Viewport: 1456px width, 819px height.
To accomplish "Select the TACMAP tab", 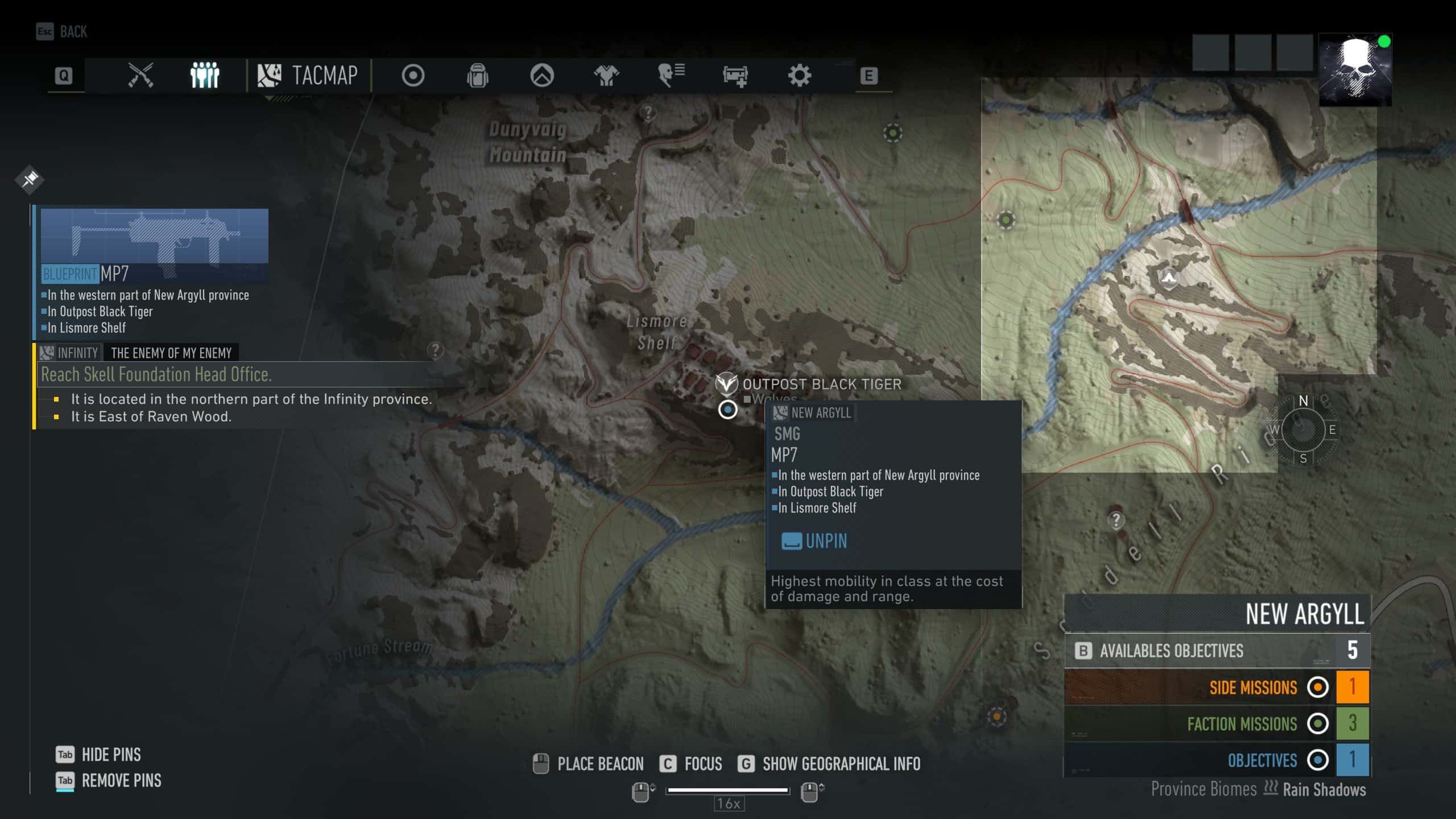I will [308, 75].
